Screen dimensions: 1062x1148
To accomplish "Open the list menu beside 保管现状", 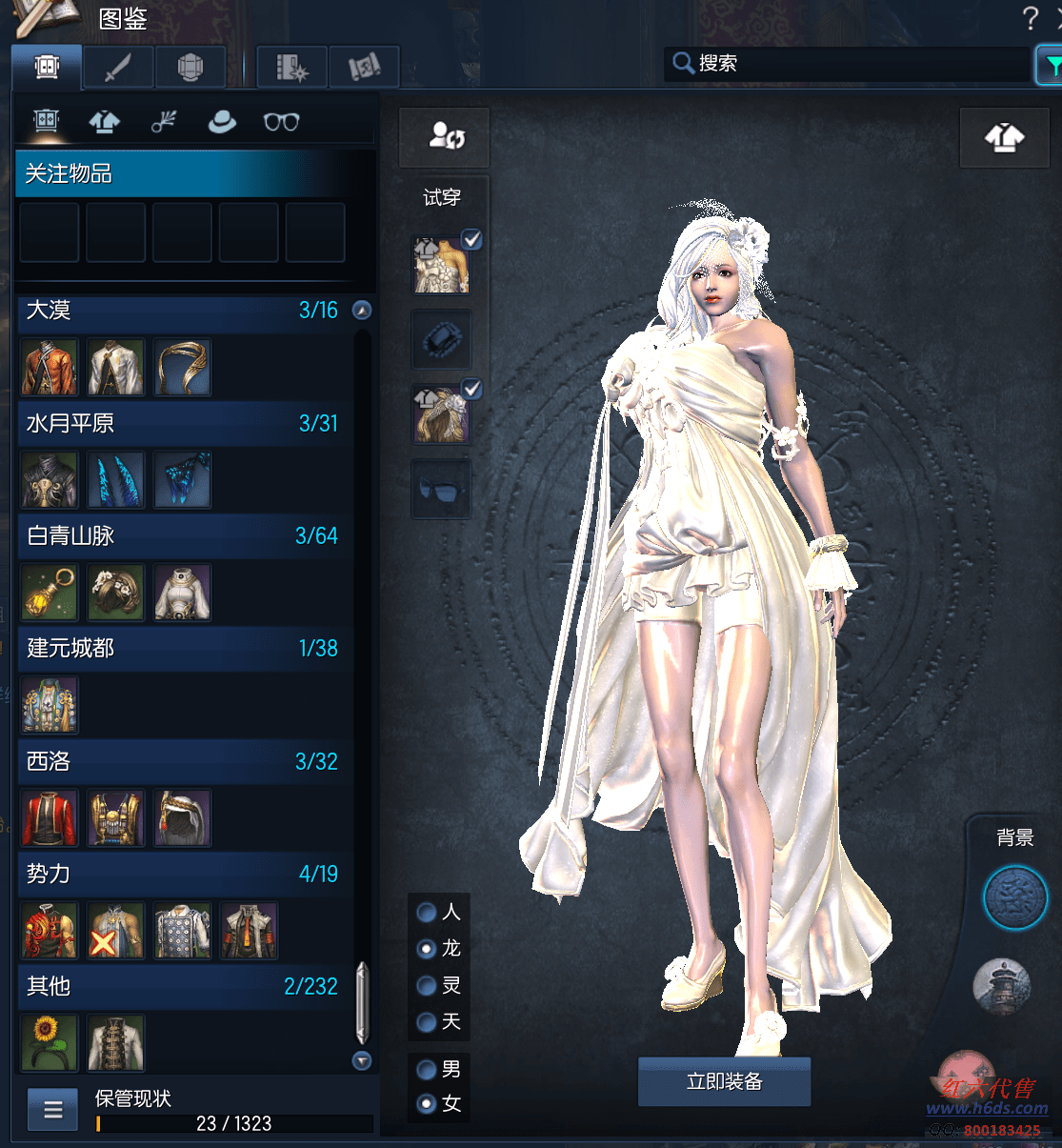I will pyautogui.click(x=53, y=1109).
